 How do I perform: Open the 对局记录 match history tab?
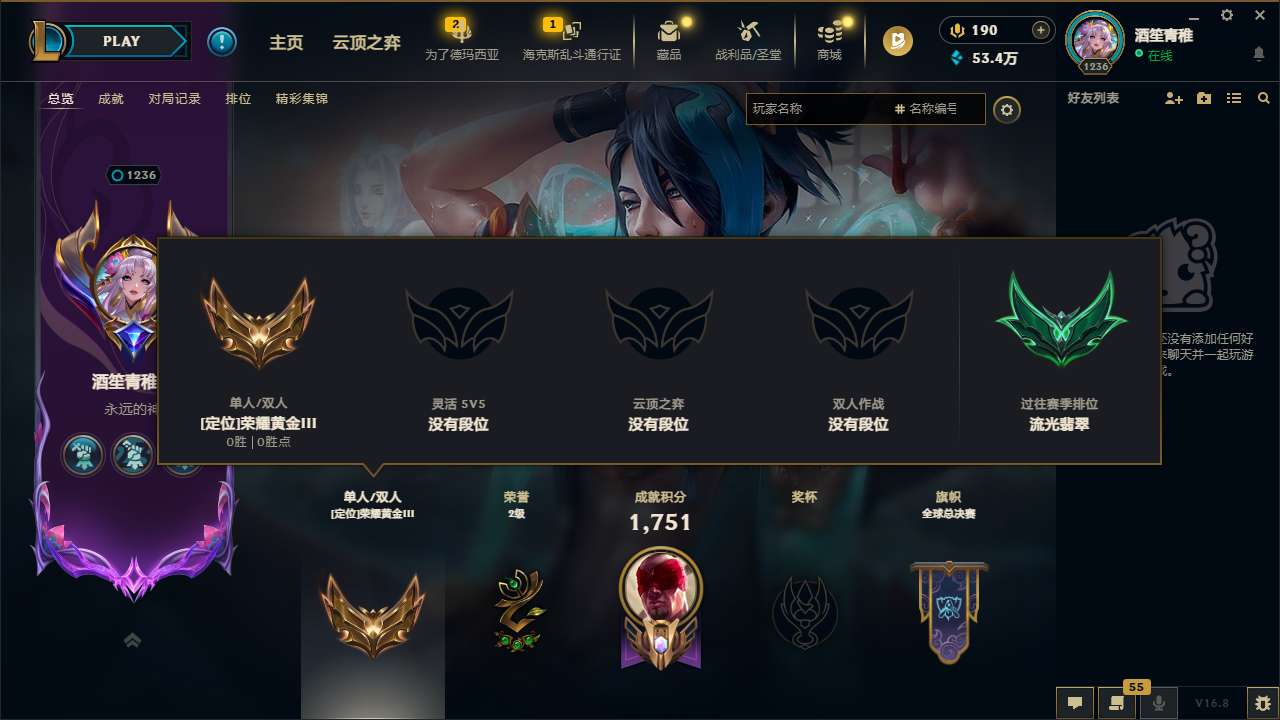coord(175,99)
